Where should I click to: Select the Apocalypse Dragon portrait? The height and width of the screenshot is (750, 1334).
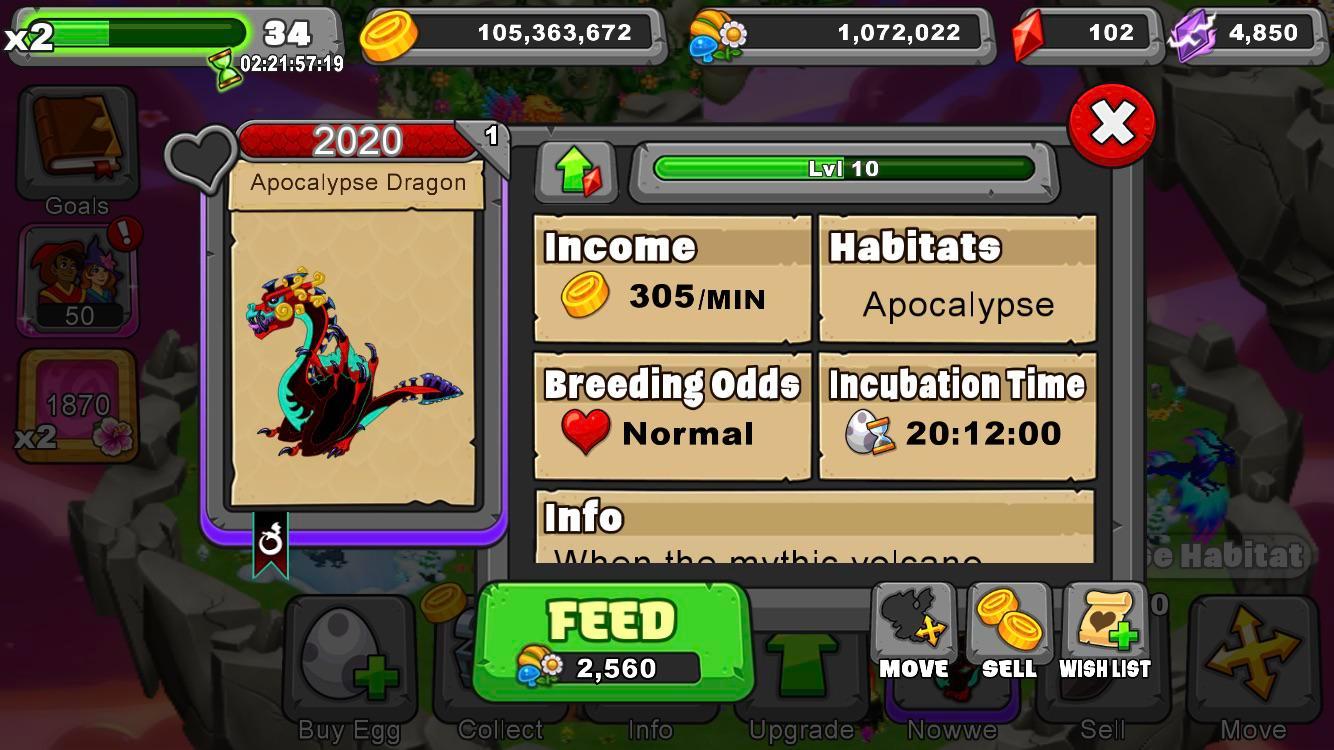click(355, 360)
